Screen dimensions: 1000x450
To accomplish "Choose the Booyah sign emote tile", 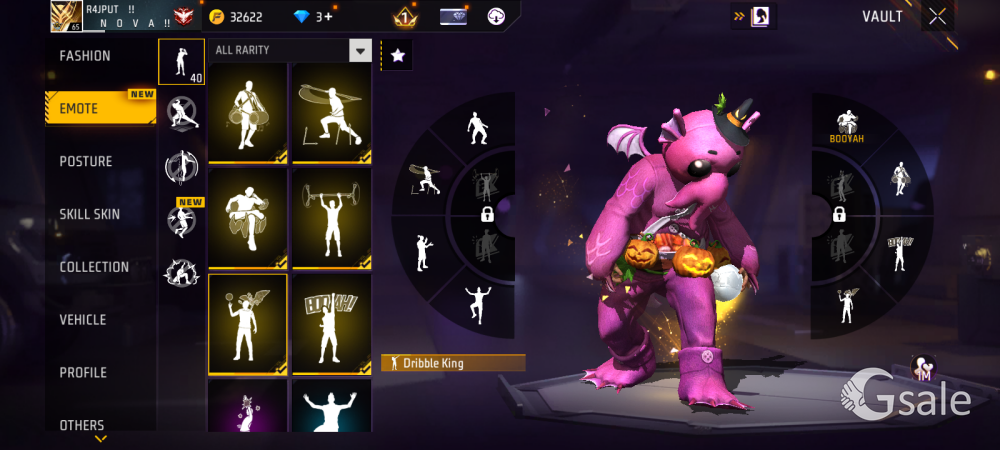I will [x=330, y=322].
